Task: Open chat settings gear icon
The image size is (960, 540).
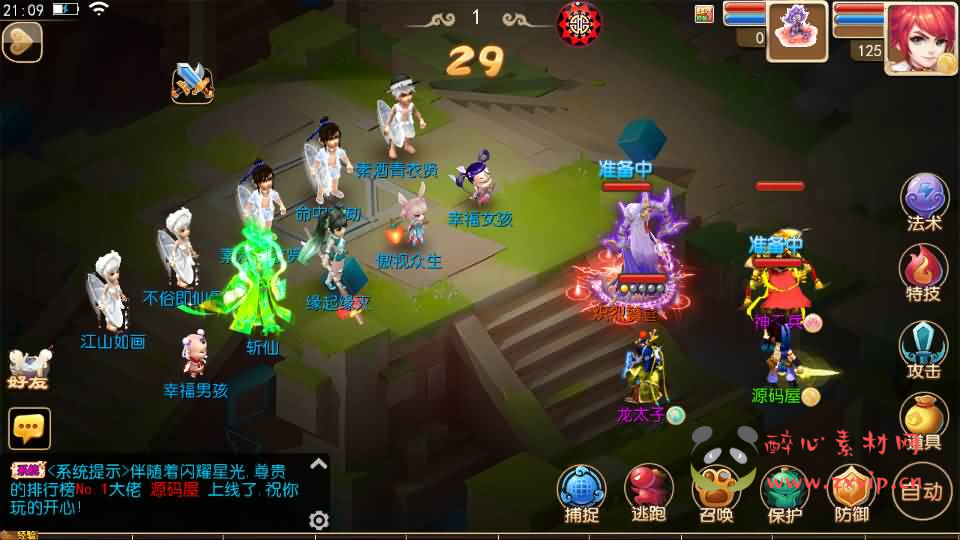Action: [319, 520]
